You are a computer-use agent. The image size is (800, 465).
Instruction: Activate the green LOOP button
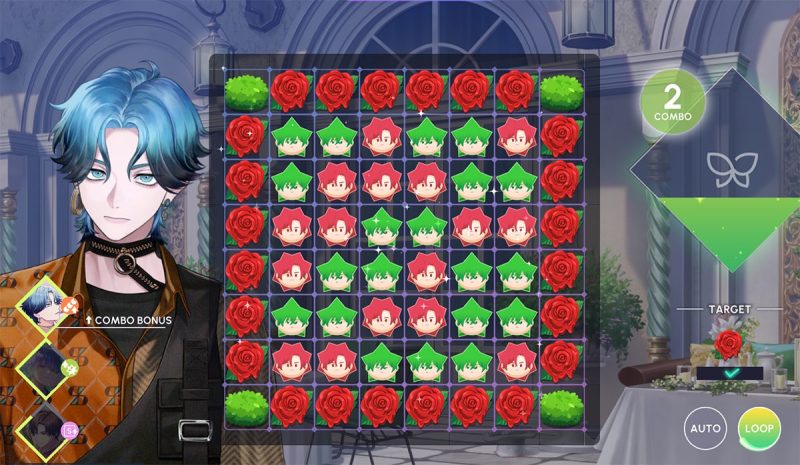(758, 428)
